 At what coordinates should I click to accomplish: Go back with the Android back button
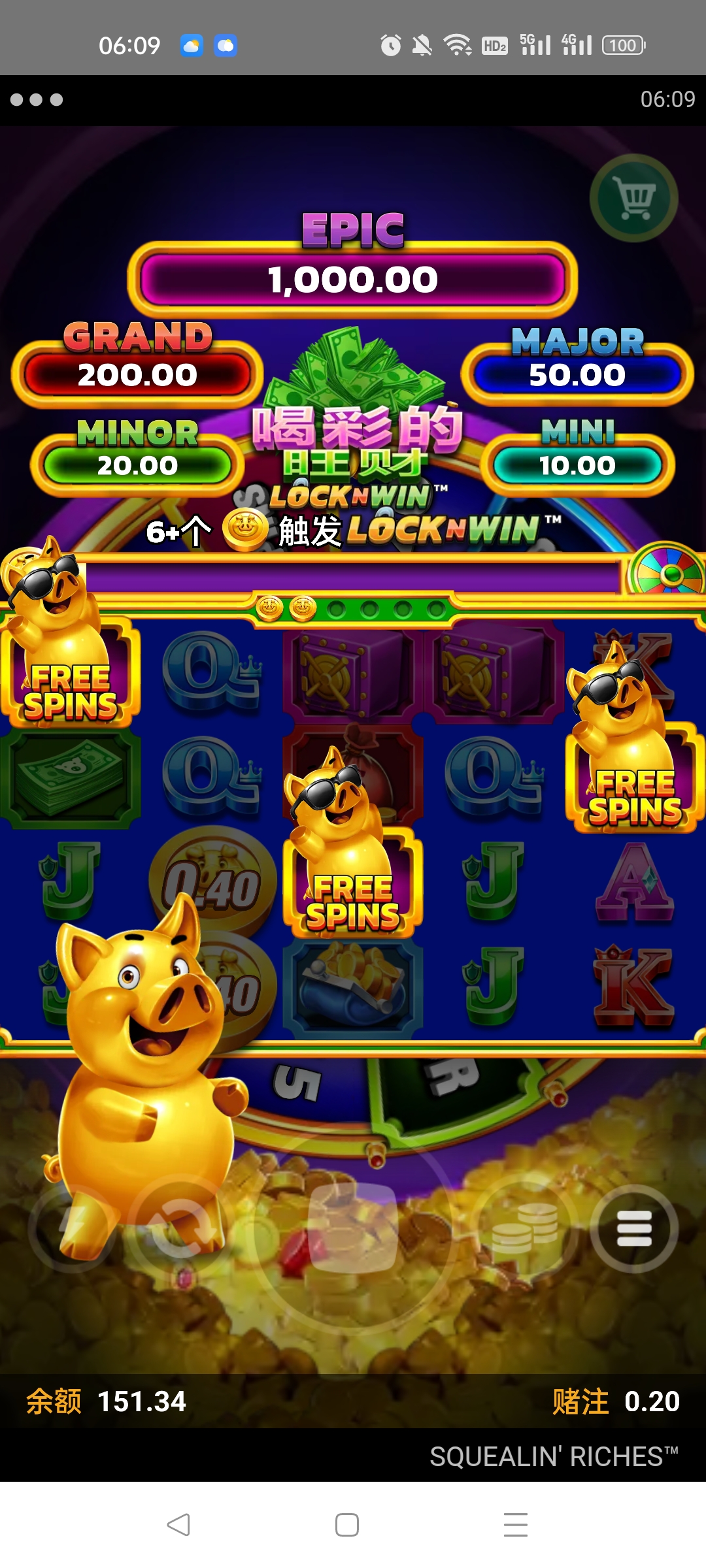(x=178, y=1525)
